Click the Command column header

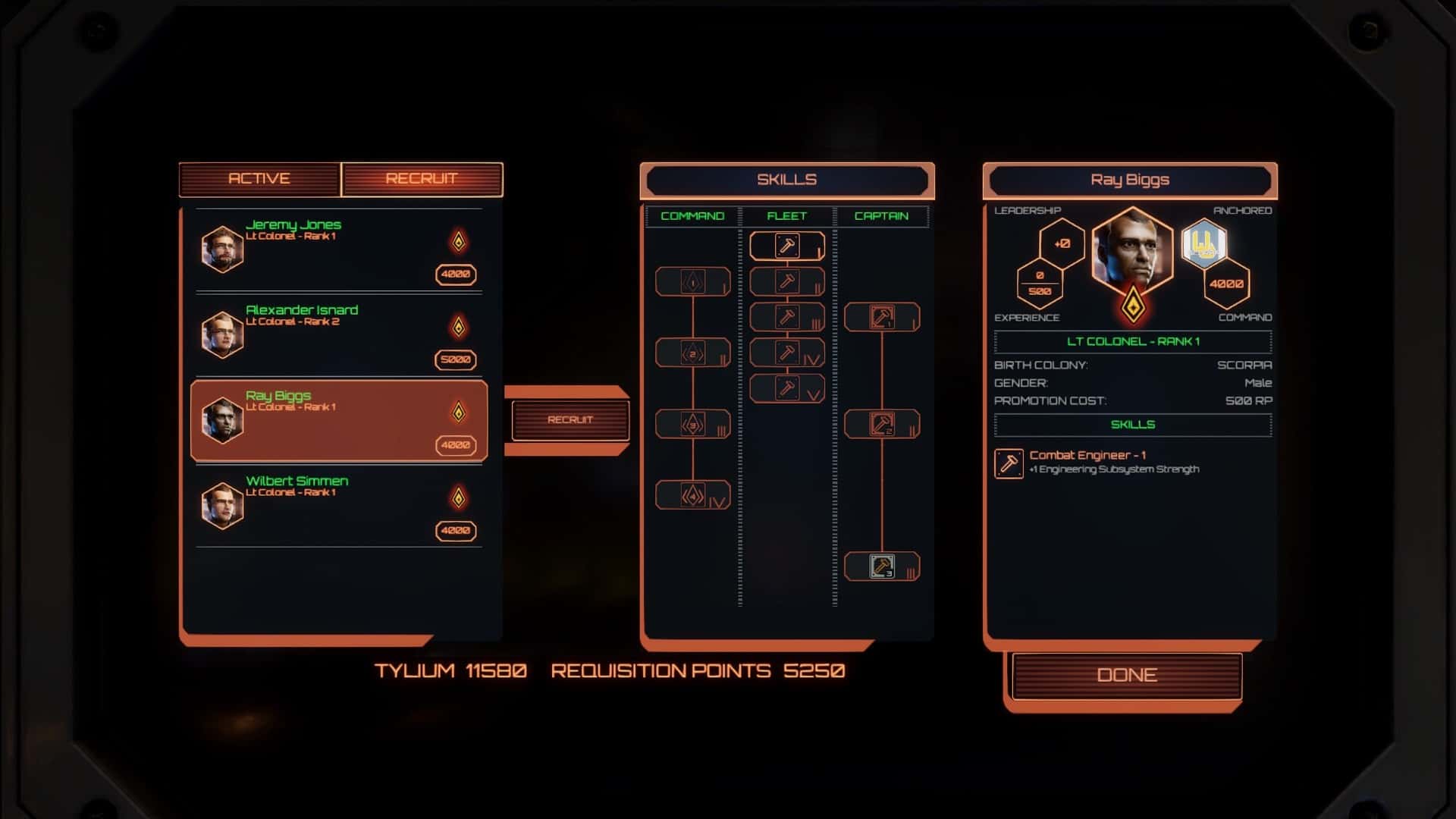coord(692,215)
